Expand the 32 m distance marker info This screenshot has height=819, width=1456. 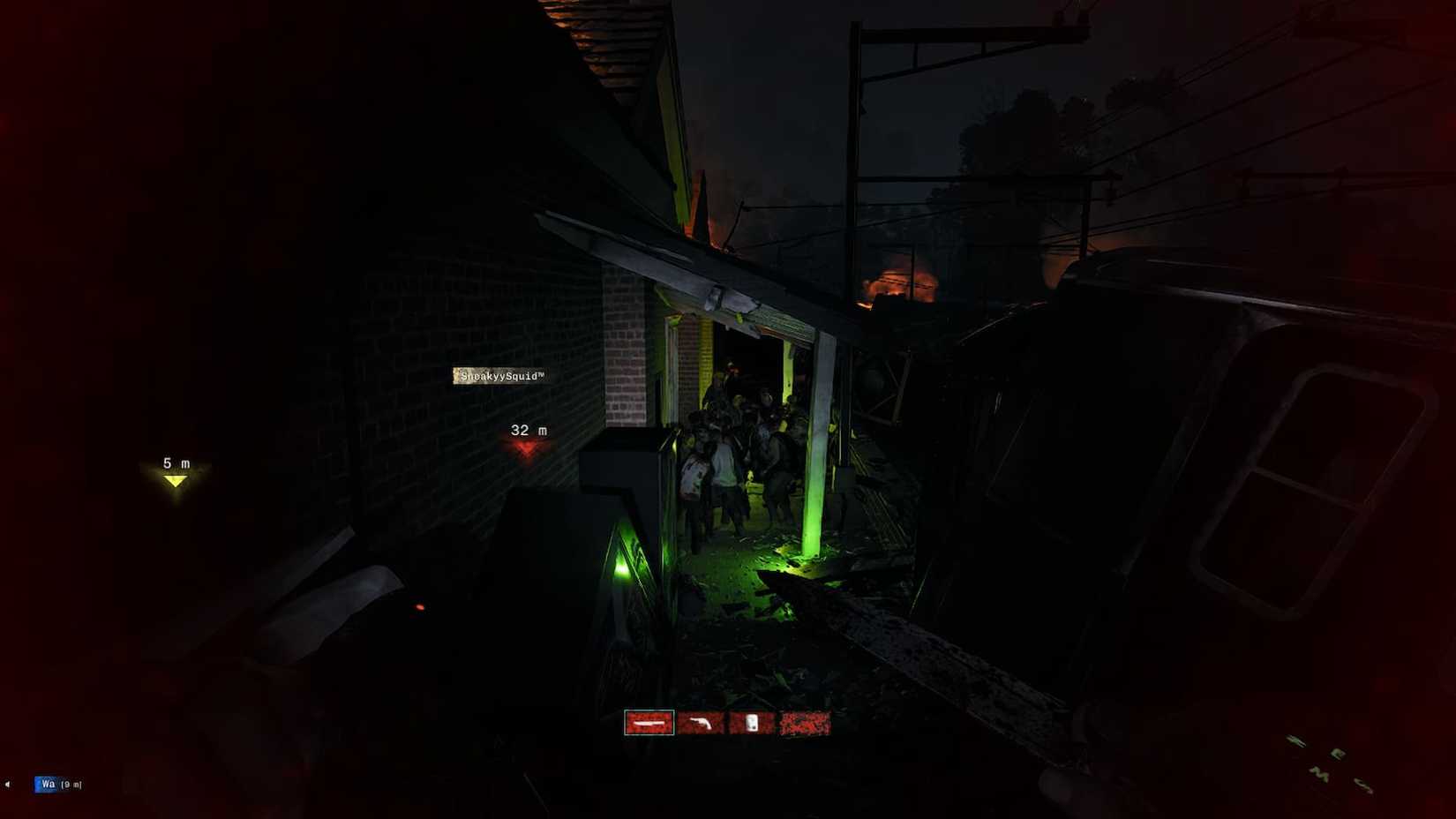[528, 430]
